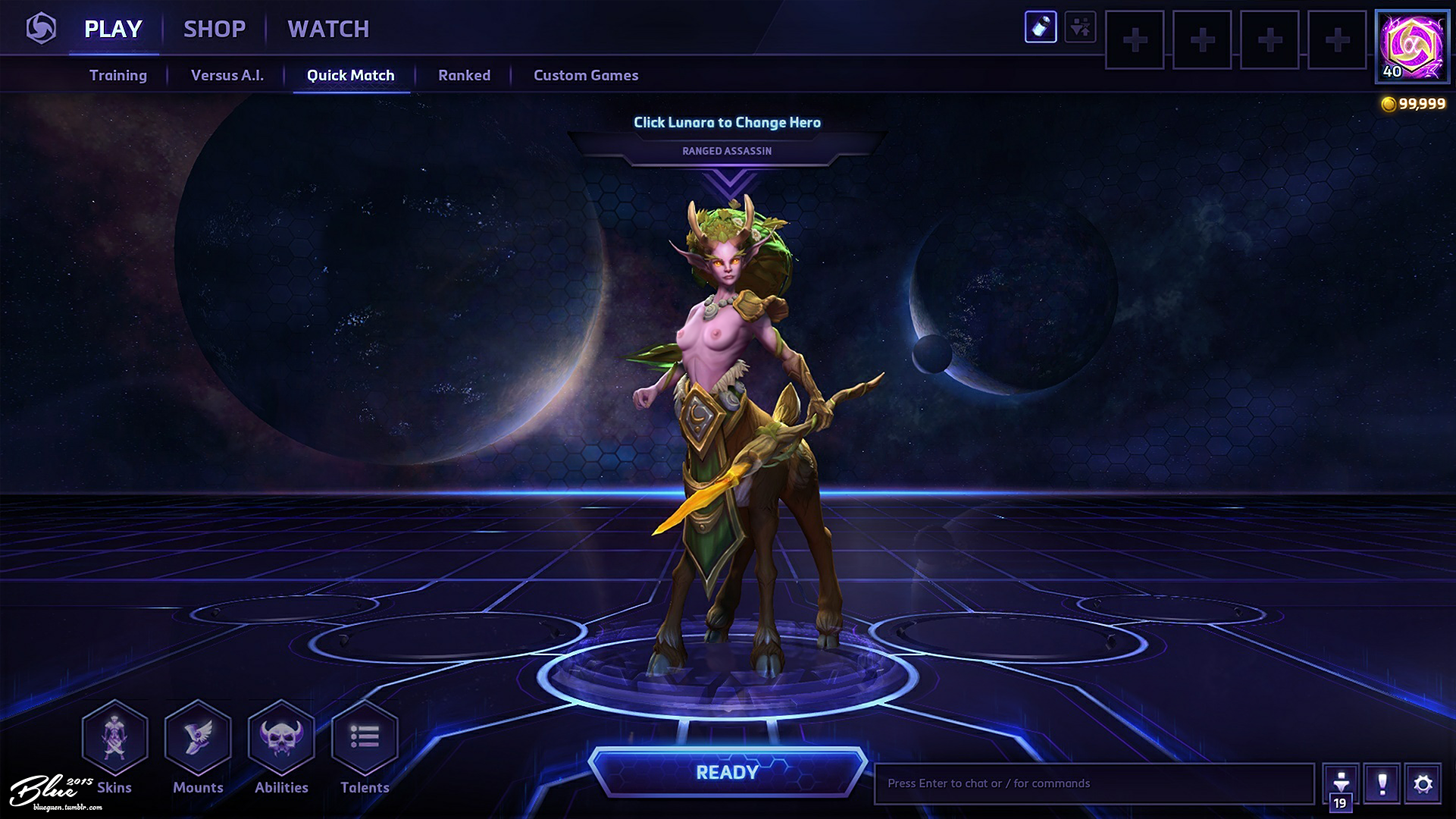This screenshot has width=1456, height=819.
Task: Select the Training game mode
Action: pyautogui.click(x=118, y=75)
